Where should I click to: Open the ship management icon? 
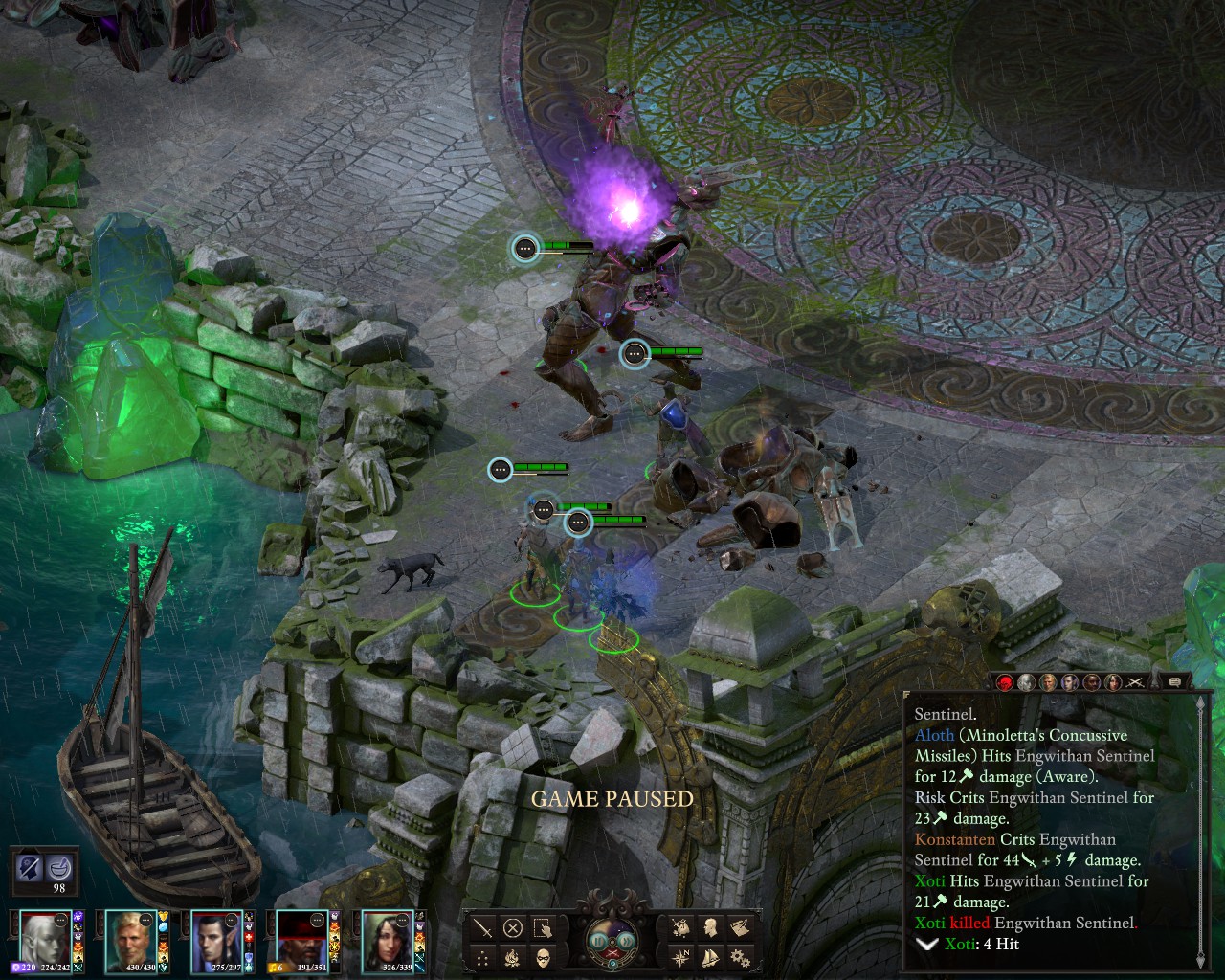(x=710, y=957)
